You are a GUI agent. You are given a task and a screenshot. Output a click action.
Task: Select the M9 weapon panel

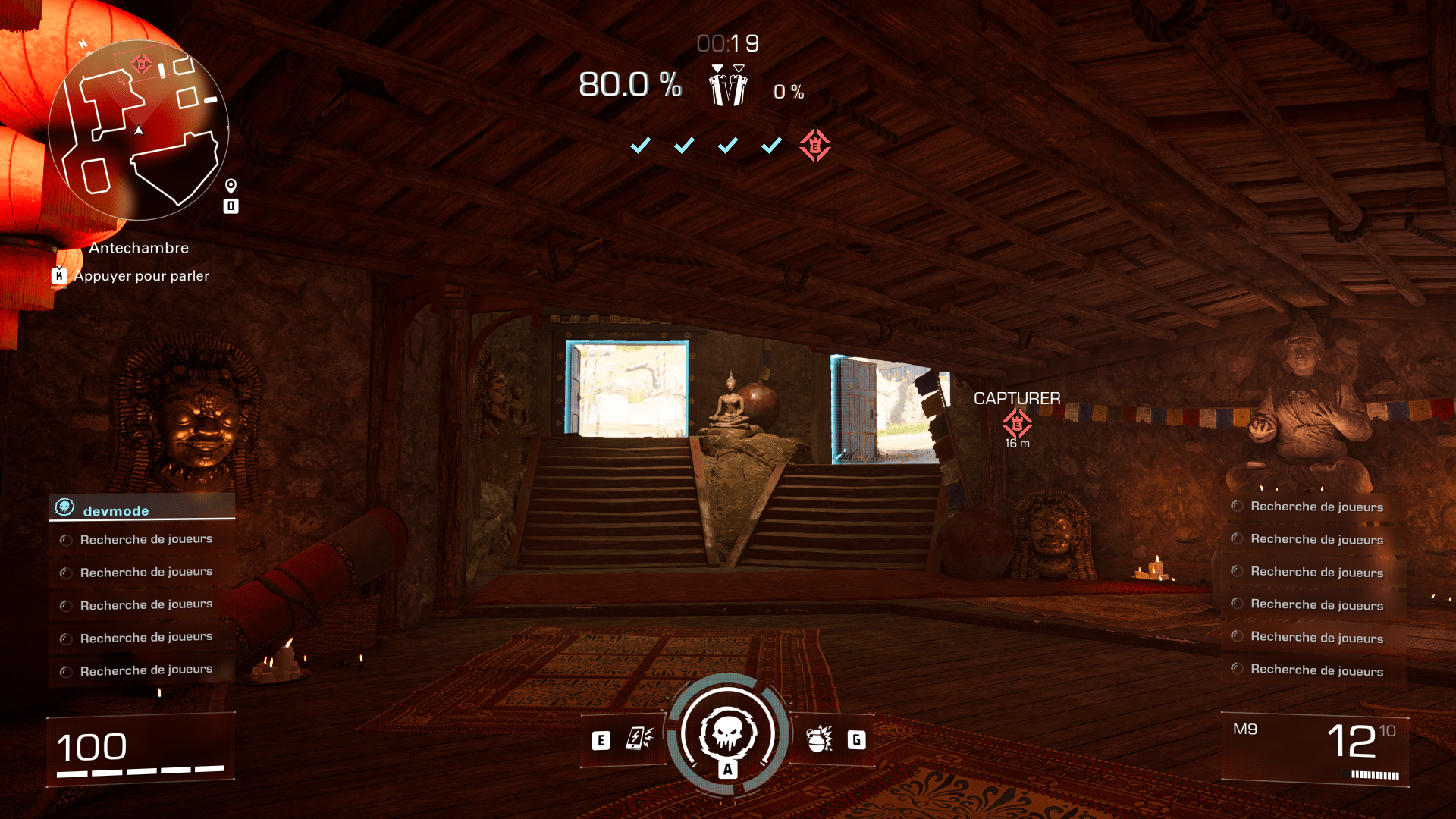click(1315, 749)
